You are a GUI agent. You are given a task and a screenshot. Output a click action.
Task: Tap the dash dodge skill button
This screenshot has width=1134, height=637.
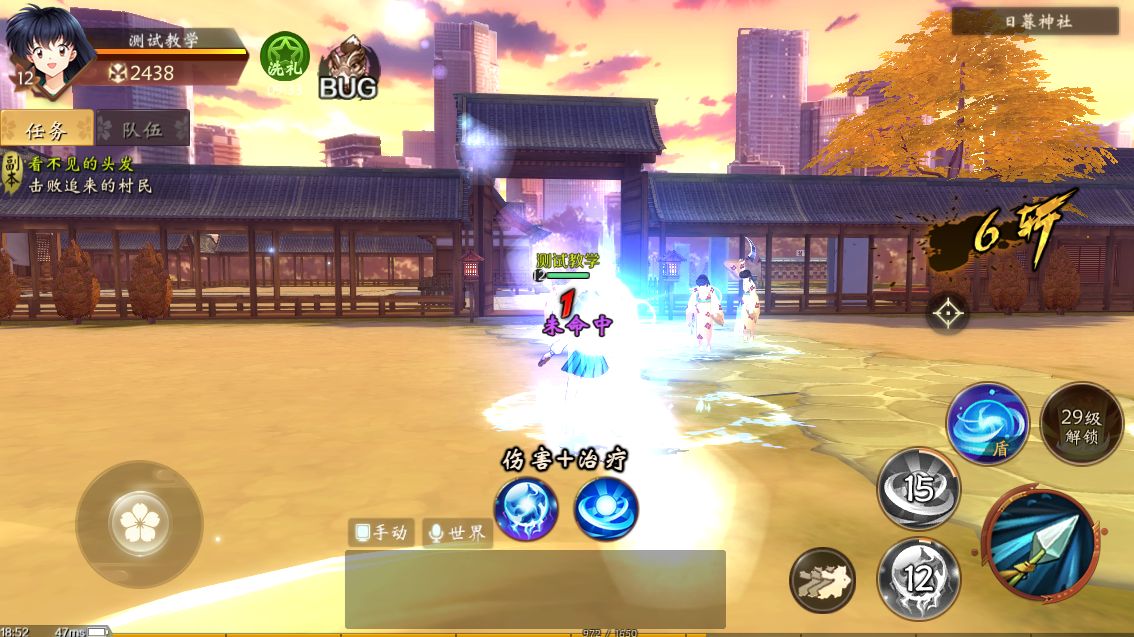click(x=822, y=580)
